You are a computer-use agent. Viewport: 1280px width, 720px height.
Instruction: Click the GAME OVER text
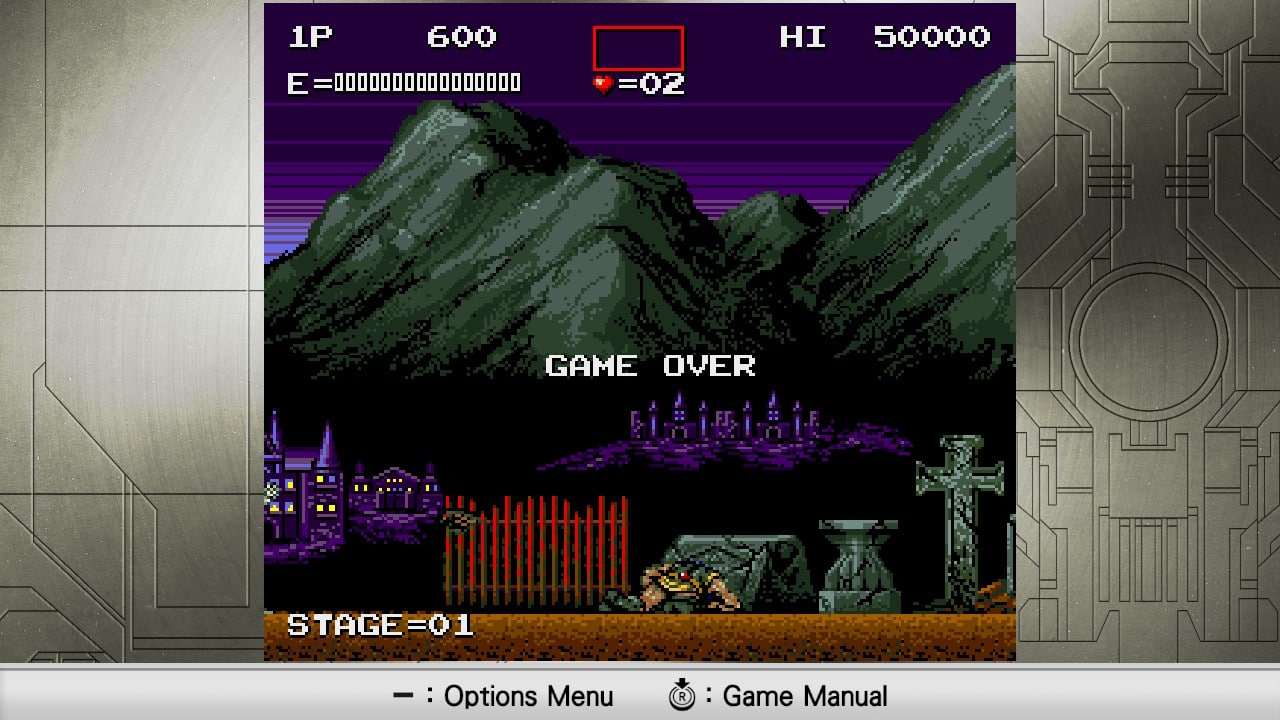(x=650, y=366)
